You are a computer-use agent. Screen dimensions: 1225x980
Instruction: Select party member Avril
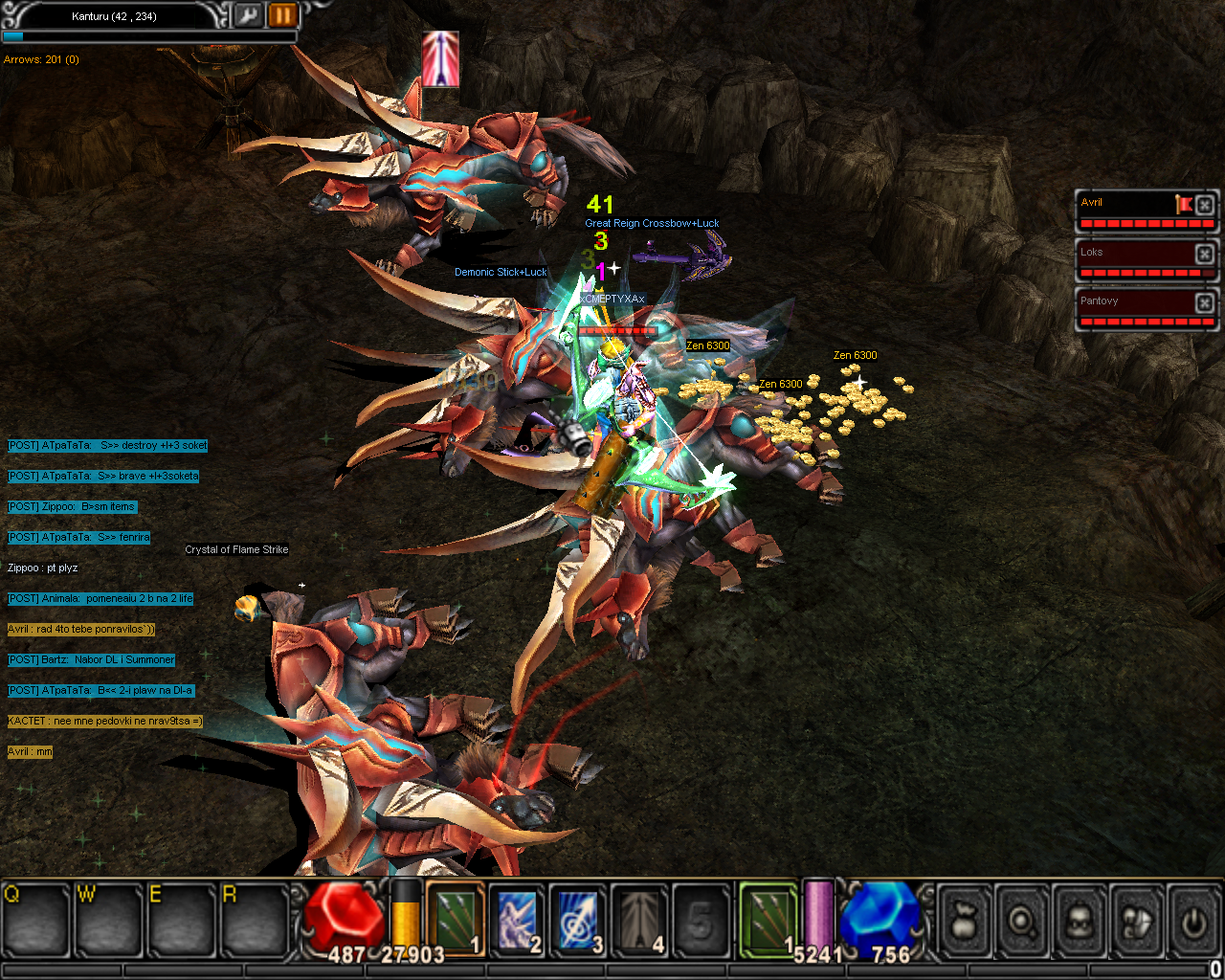(1125, 204)
